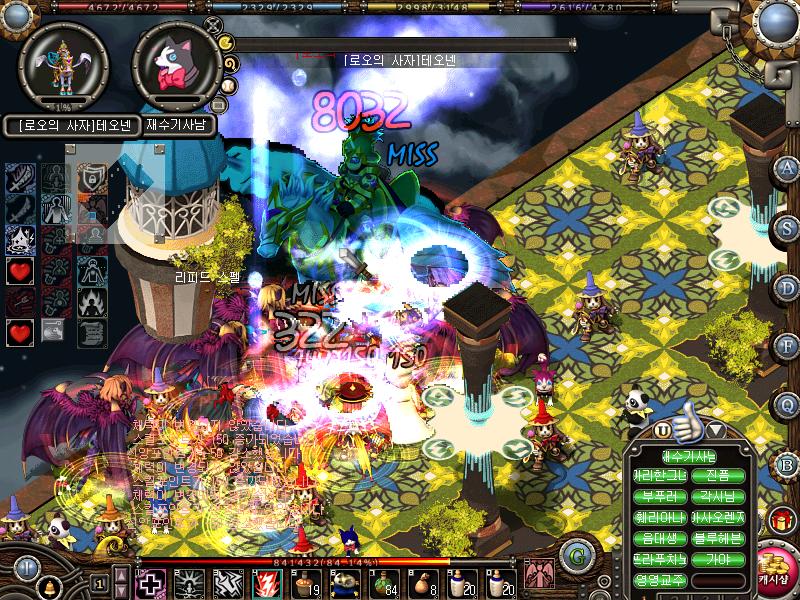Collapse the party panel with the down arrow
Screen dimensions: 800x600
coord(716,430)
